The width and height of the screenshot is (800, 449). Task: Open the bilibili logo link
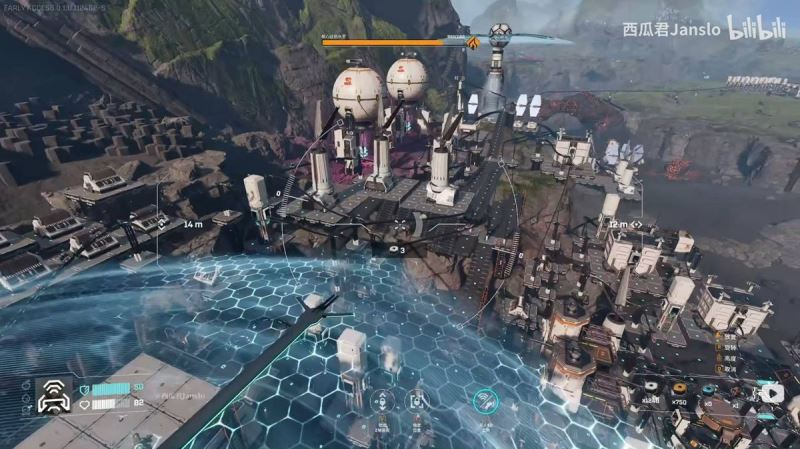[757, 27]
